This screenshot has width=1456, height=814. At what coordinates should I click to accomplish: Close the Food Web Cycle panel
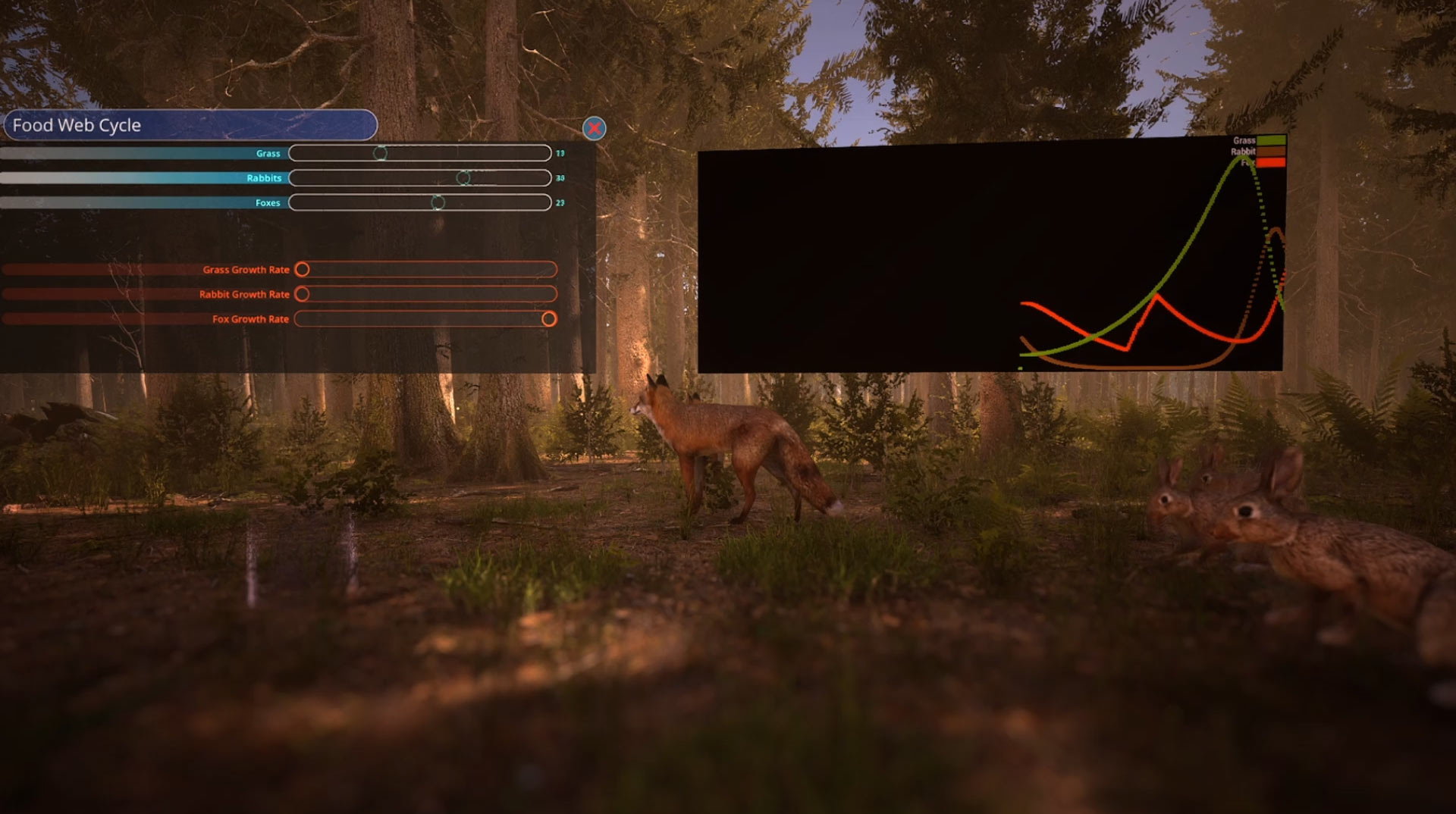[594, 128]
